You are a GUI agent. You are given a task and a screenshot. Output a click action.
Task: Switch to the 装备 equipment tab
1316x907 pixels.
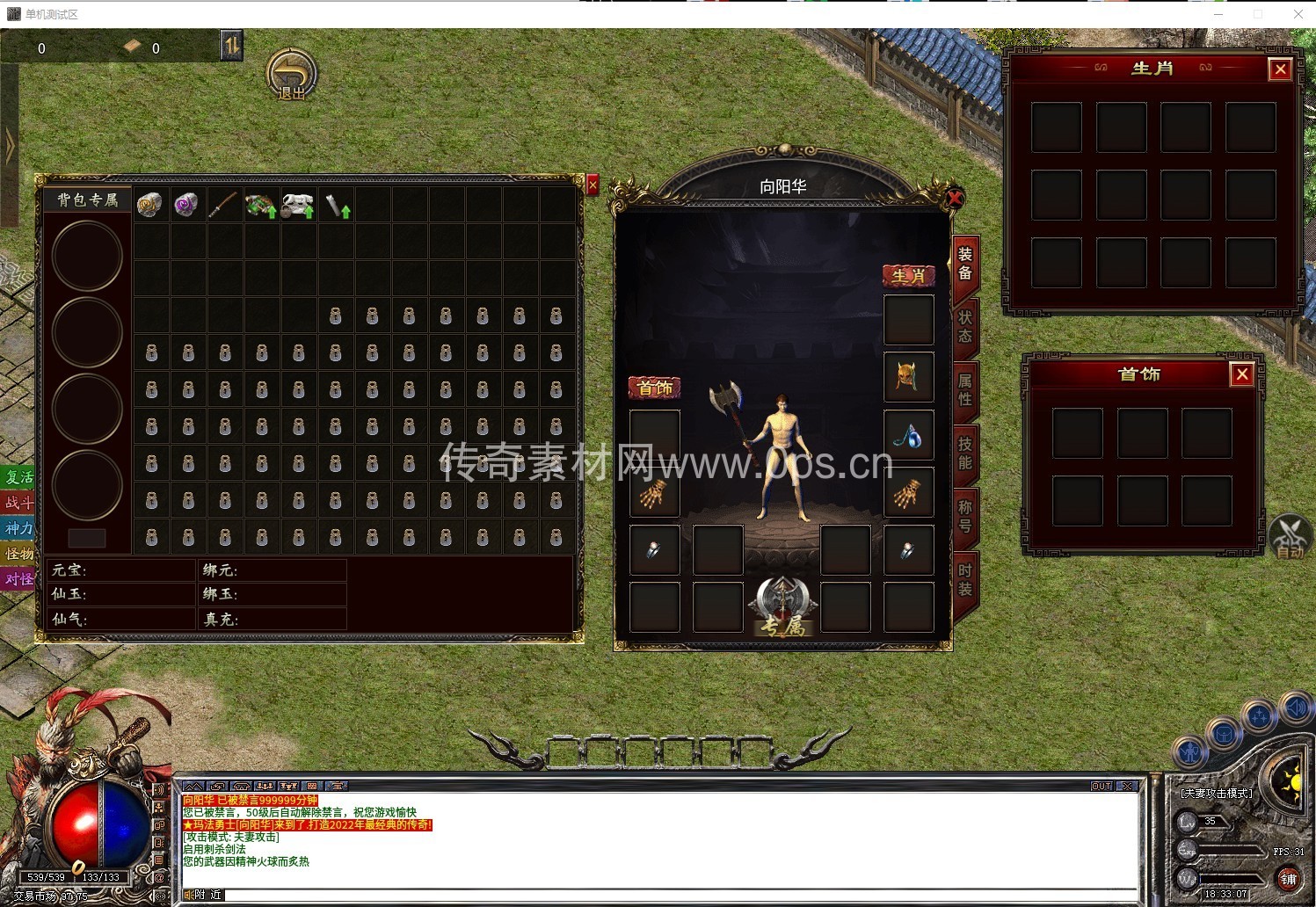point(964,264)
